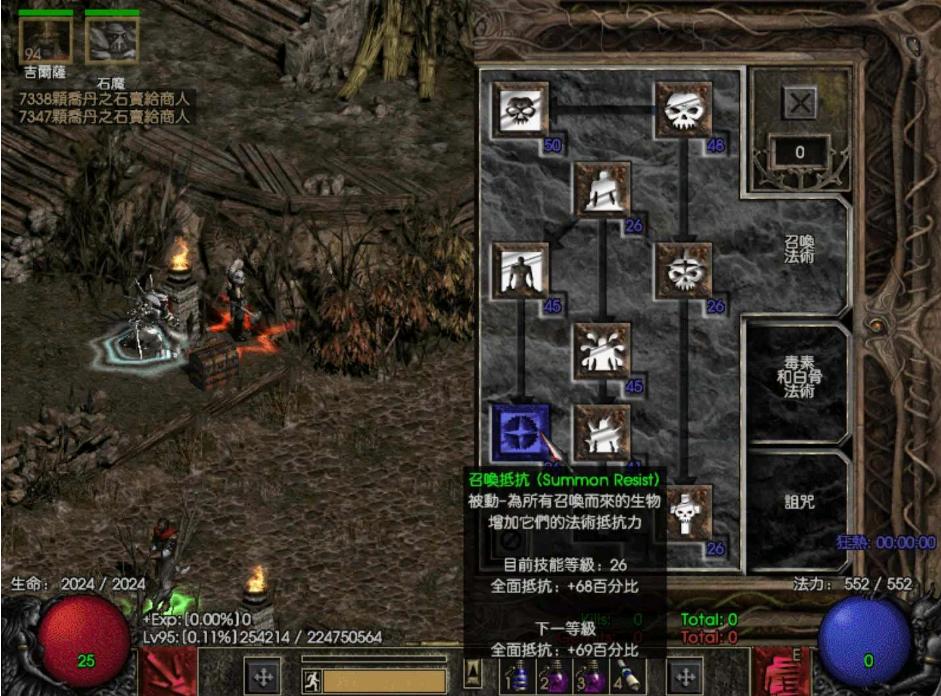Select the Clay Golem skill icon

point(601,190)
